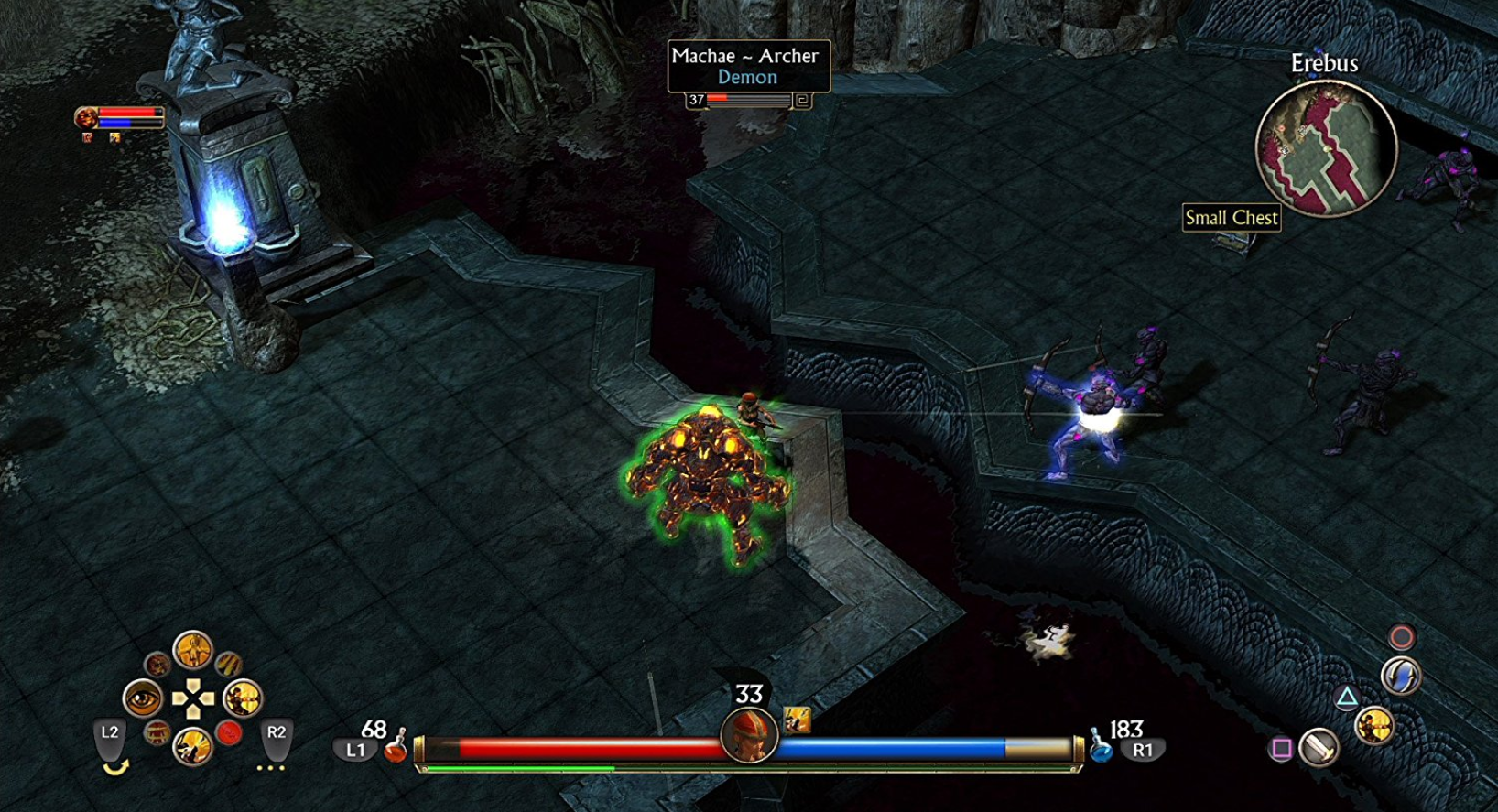
Task: Activate the sword attack skill icon
Action: [1319, 748]
